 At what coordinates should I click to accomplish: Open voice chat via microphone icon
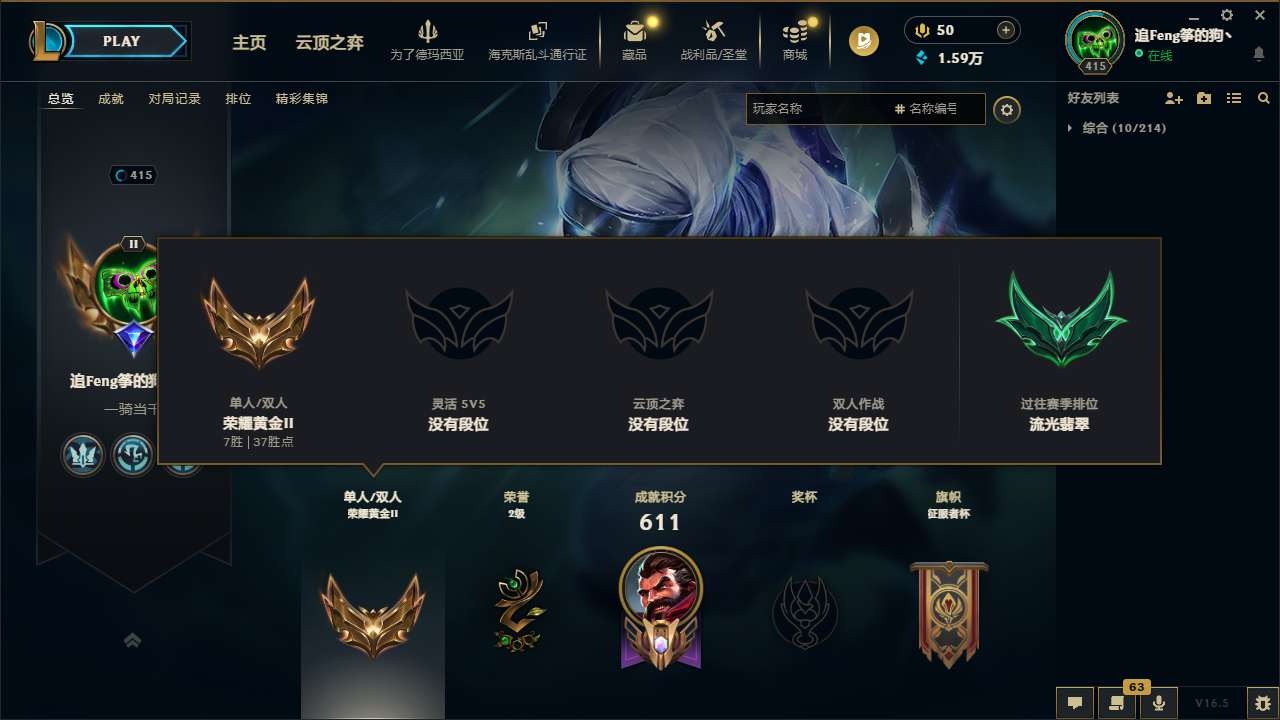click(x=1158, y=702)
